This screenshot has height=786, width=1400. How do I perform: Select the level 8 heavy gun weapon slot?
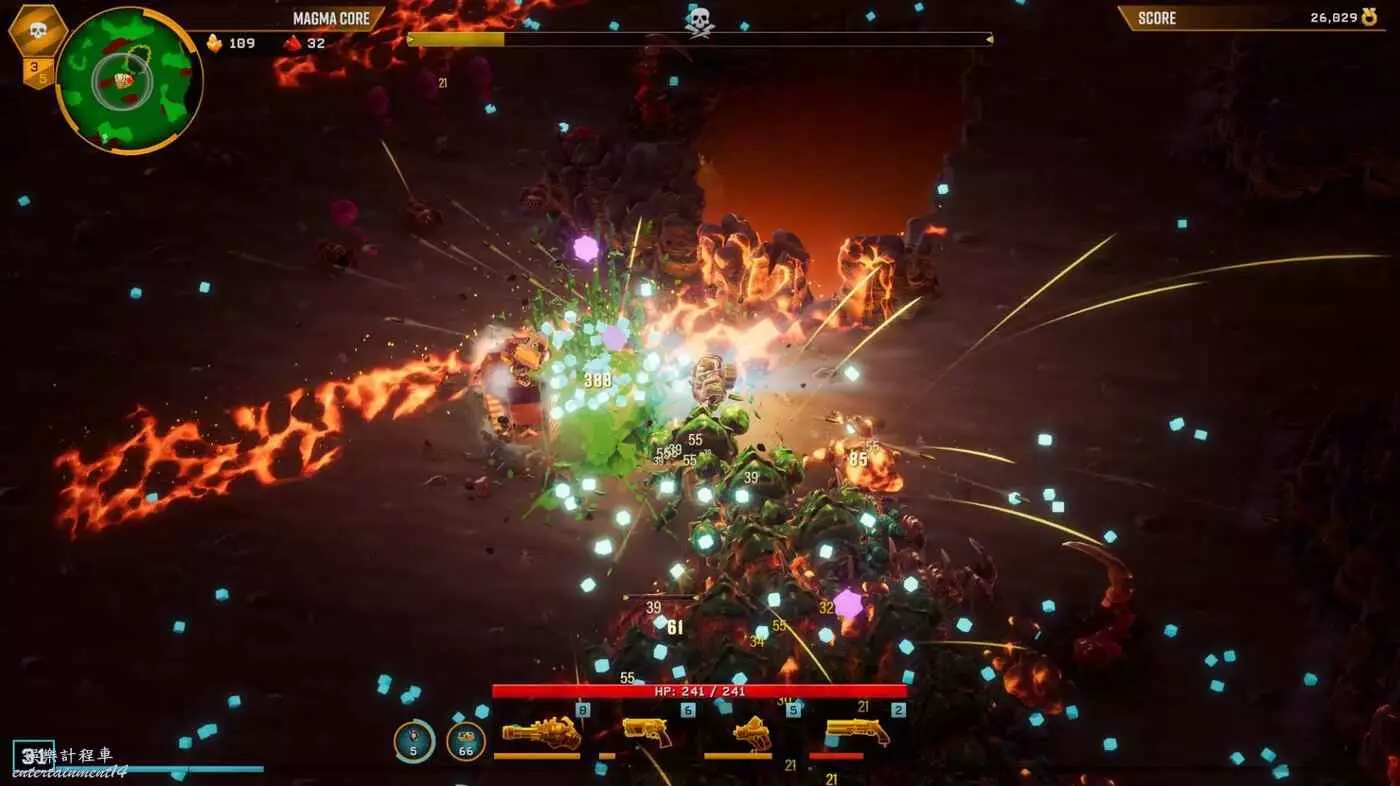click(x=540, y=733)
